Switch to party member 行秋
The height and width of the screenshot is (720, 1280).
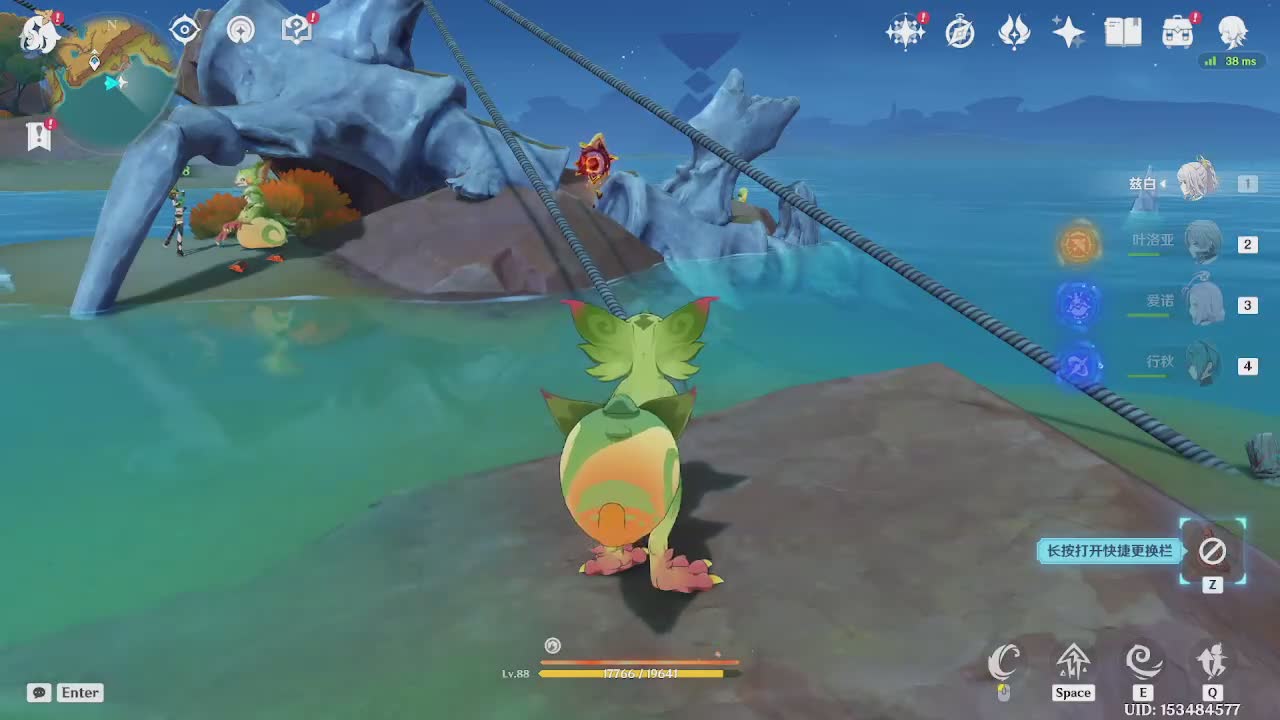click(x=1201, y=364)
